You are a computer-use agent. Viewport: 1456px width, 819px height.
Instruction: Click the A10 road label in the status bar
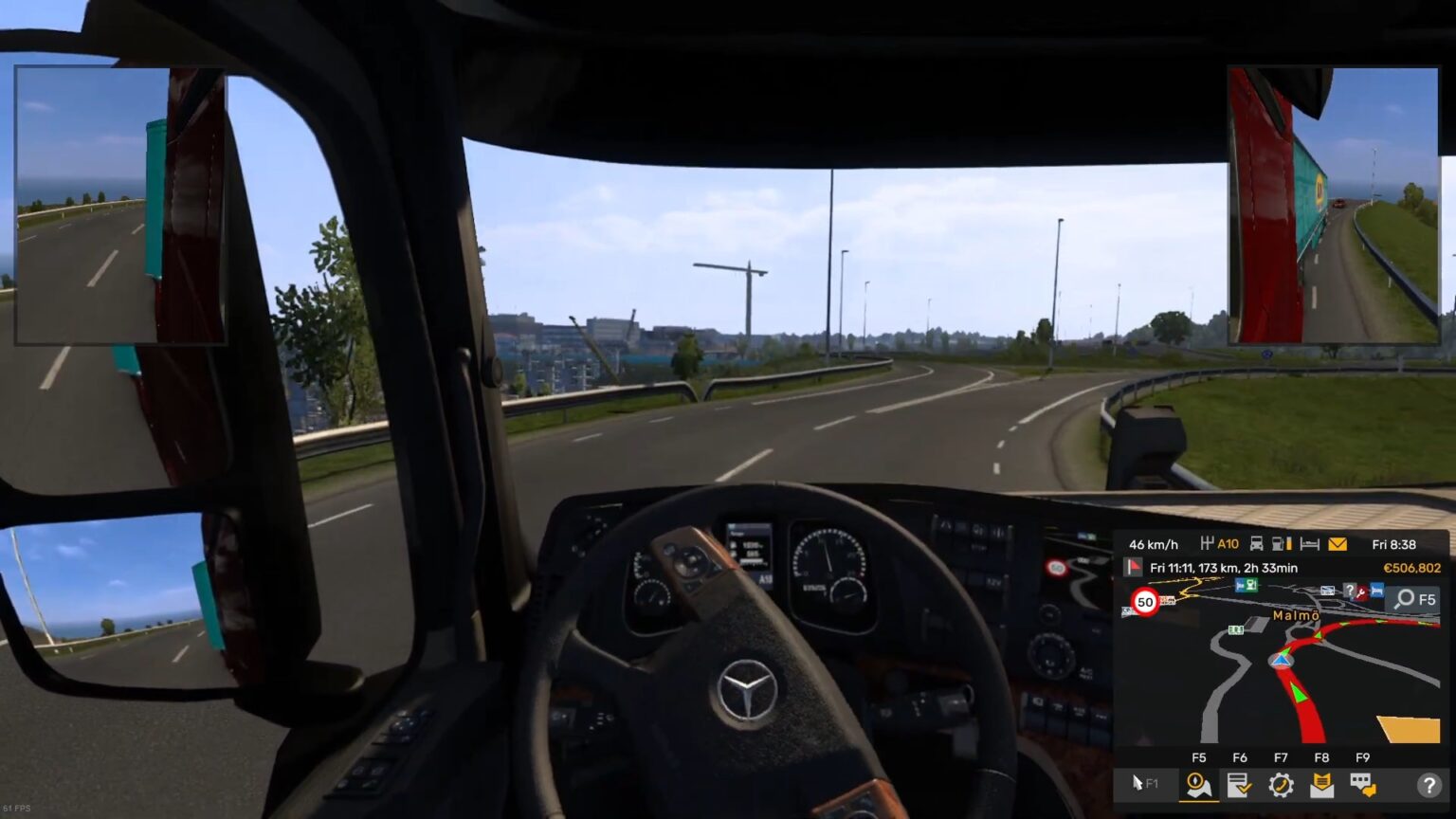pyautogui.click(x=1227, y=544)
